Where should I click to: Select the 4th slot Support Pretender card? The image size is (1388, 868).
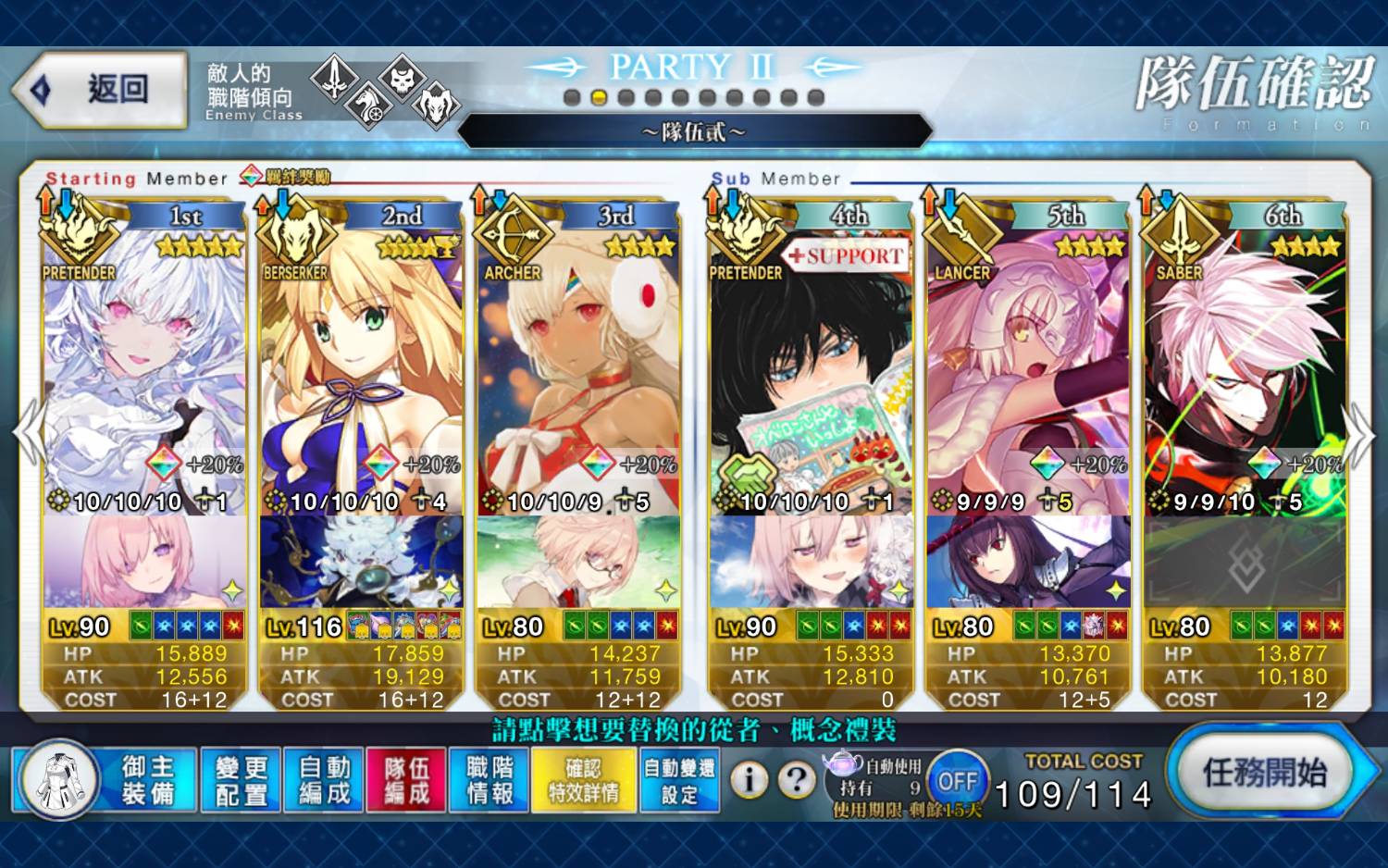(x=811, y=370)
